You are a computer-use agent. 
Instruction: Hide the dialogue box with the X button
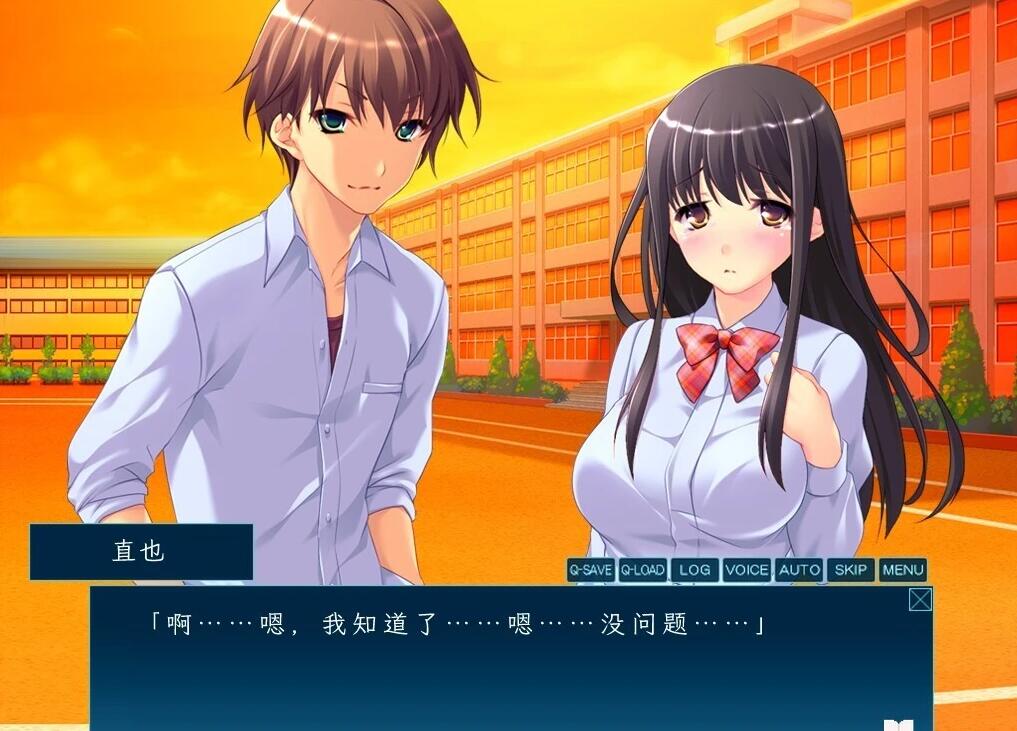920,599
